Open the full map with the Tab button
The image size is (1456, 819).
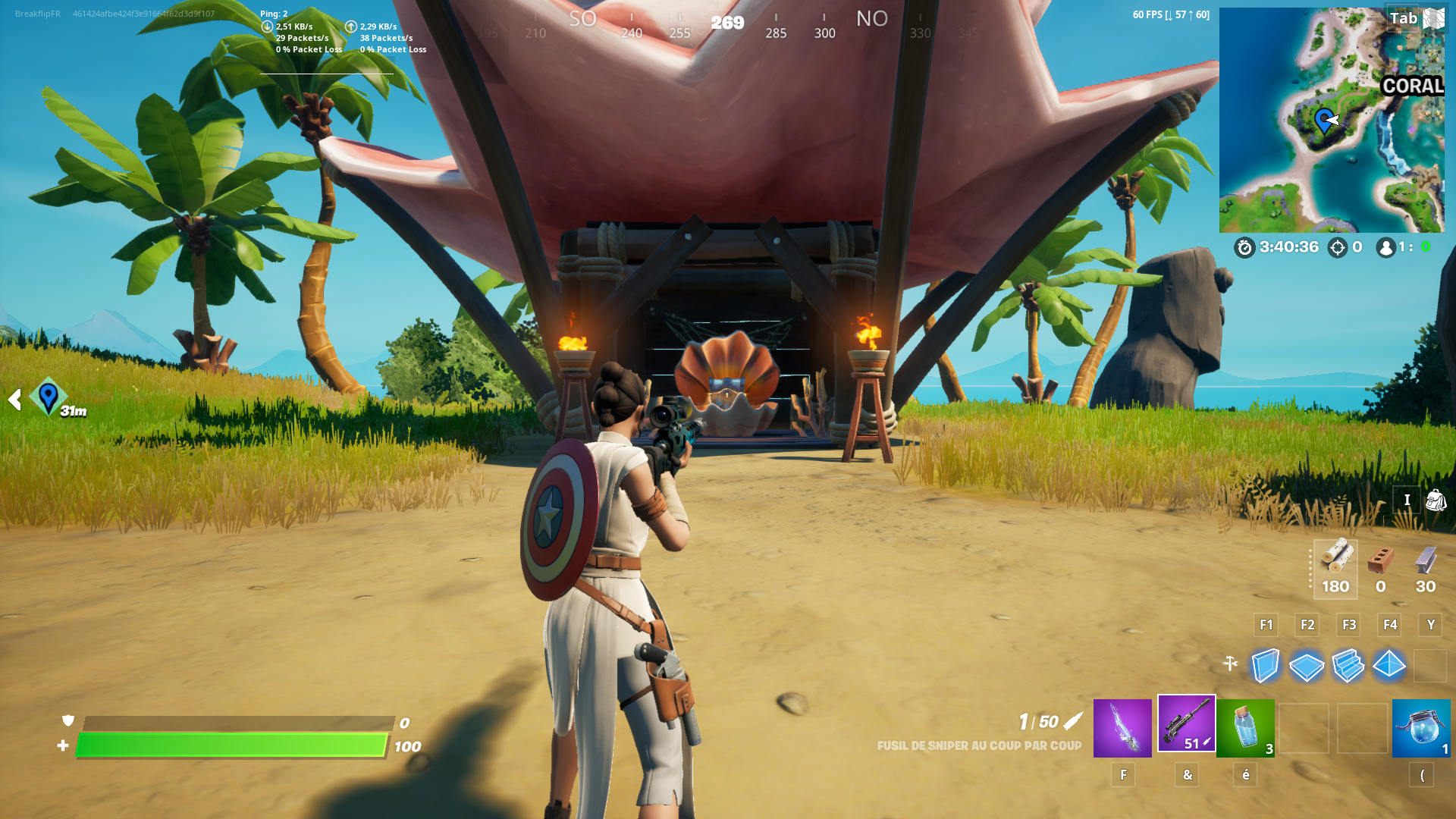click(x=1405, y=17)
